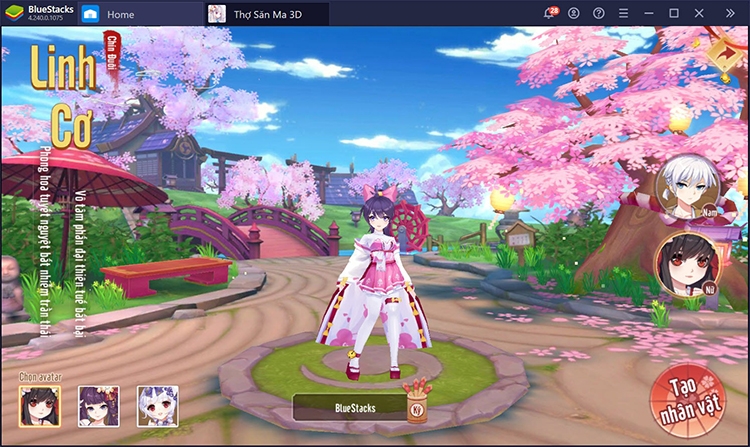Screen dimensions: 750x447
Task: Select the purple-haired girl avatar
Action: 99,406
